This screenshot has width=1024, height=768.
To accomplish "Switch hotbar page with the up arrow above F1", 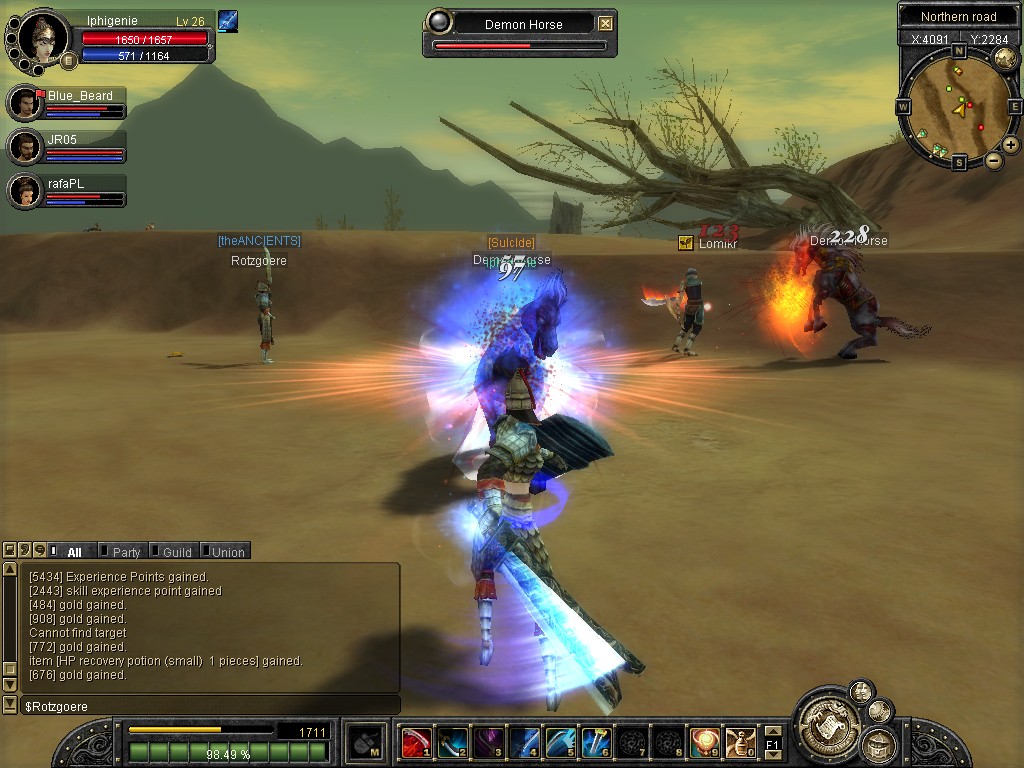I will pyautogui.click(x=772, y=731).
